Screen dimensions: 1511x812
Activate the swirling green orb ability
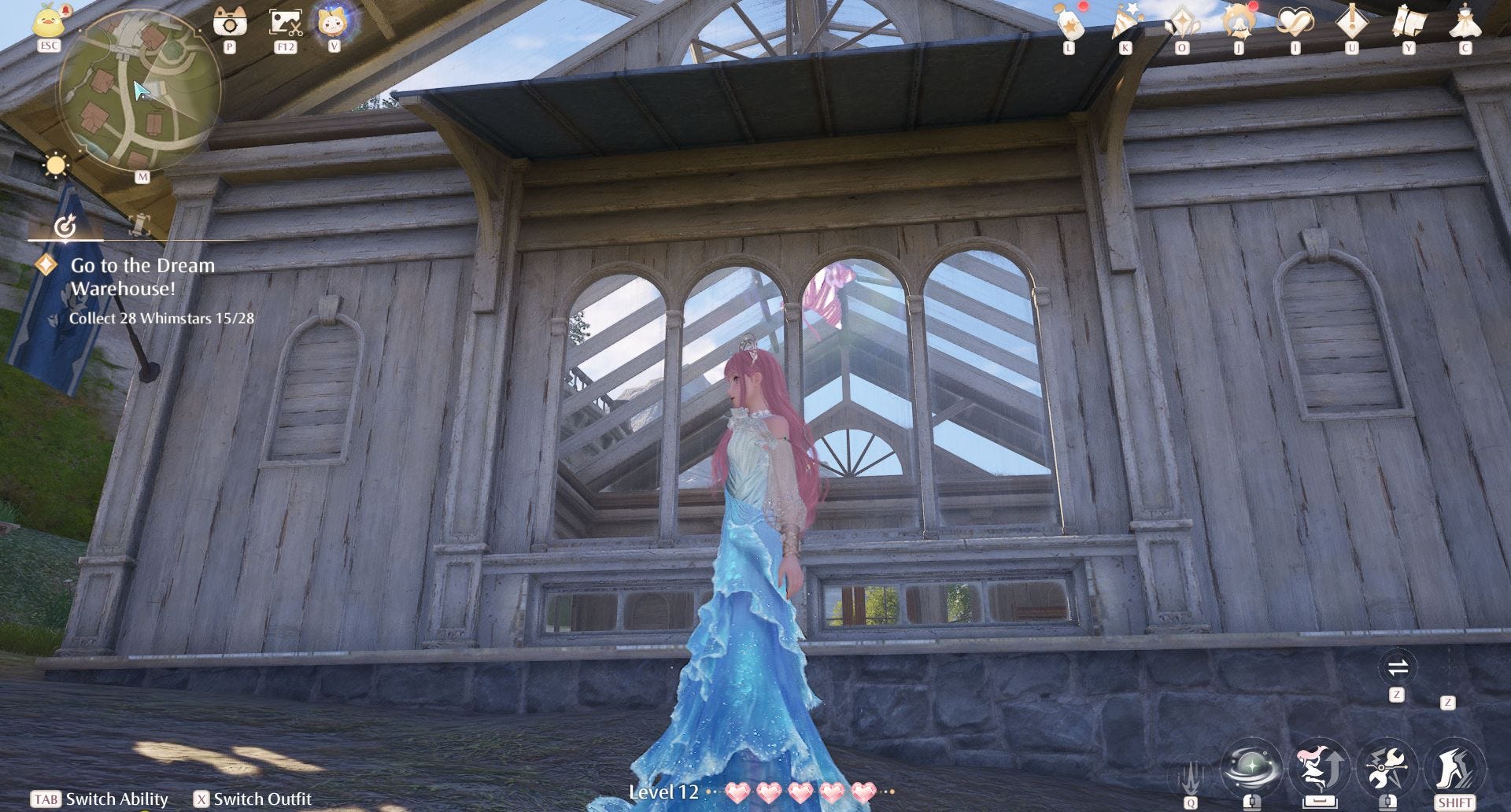click(x=1251, y=767)
